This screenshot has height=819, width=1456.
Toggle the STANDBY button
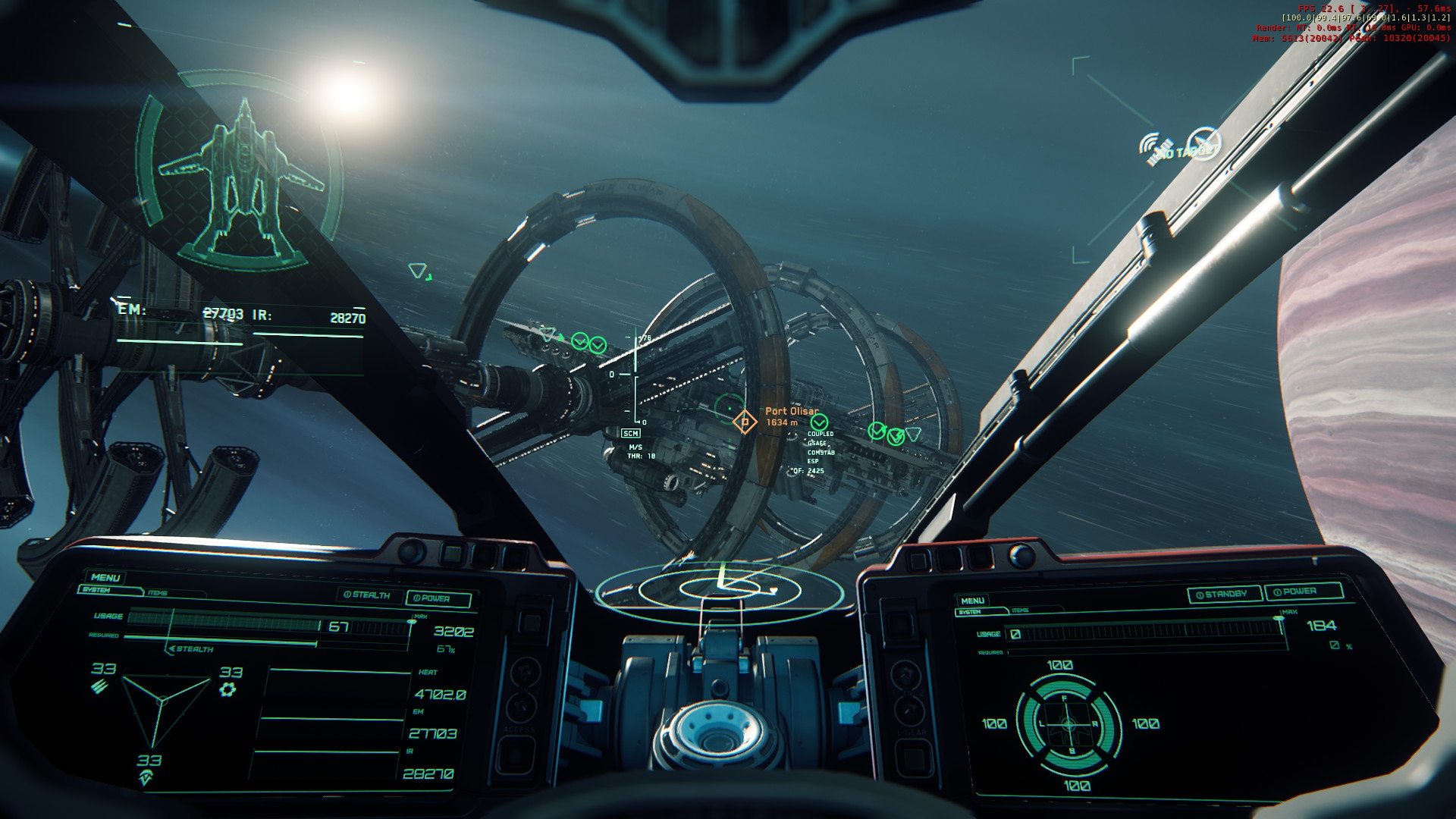tap(1224, 594)
